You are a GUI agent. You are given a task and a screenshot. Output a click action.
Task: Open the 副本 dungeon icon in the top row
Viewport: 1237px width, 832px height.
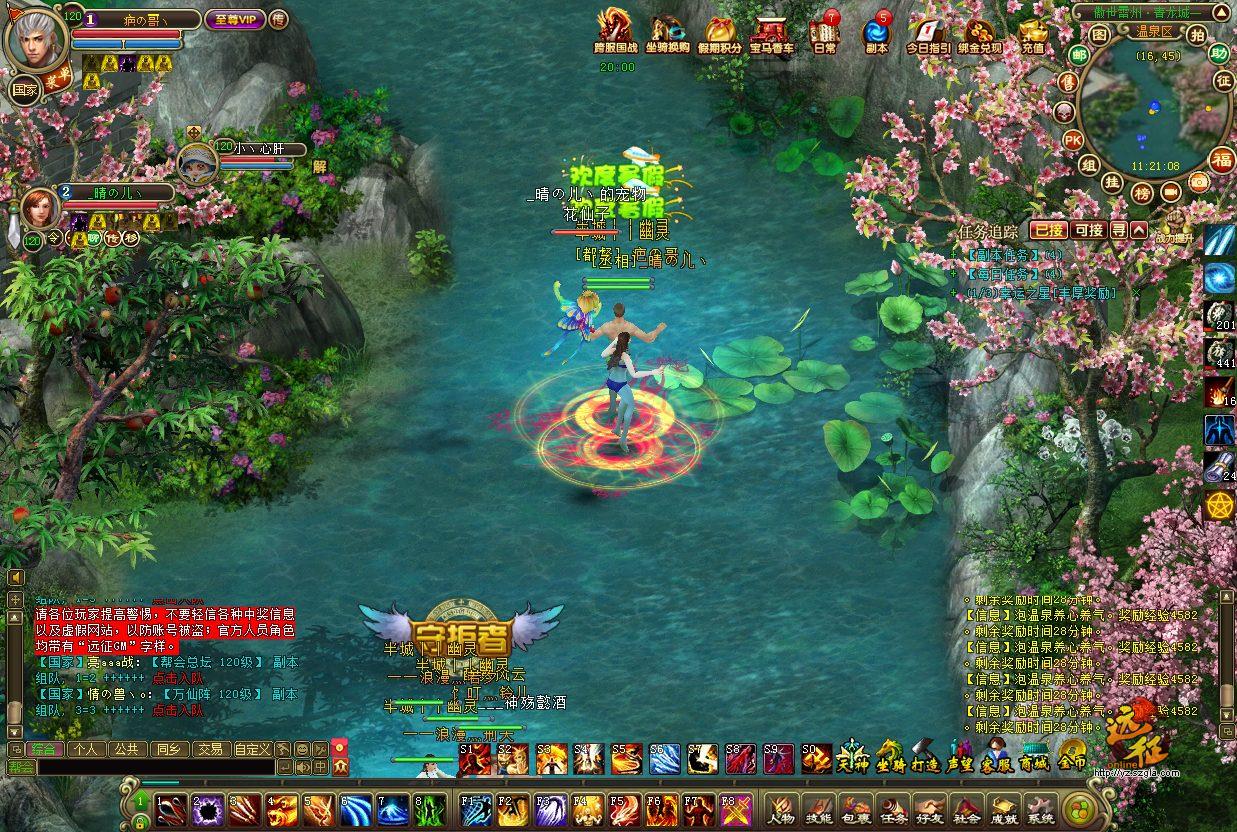(x=877, y=33)
